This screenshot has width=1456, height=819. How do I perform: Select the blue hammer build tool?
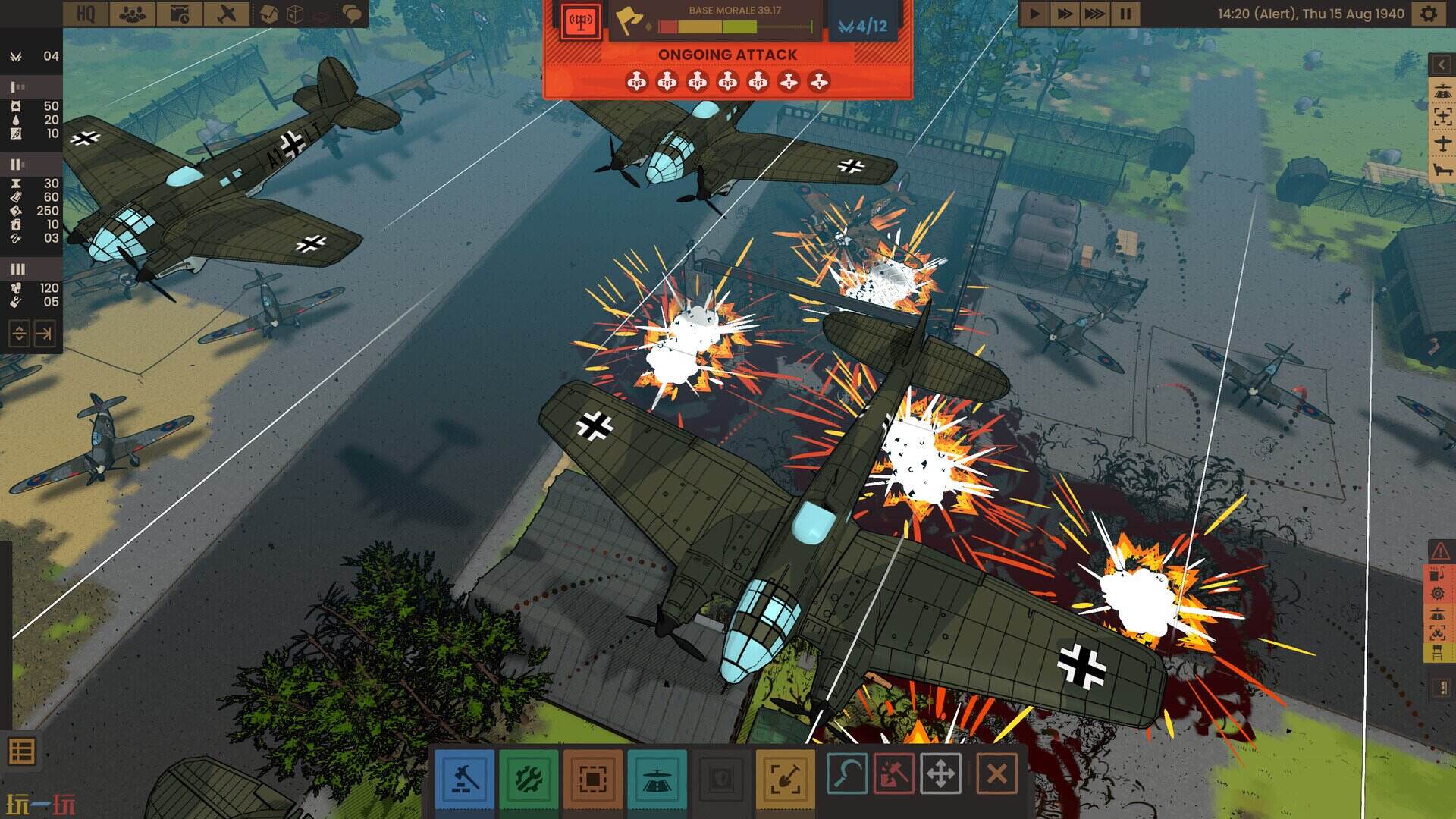click(464, 777)
